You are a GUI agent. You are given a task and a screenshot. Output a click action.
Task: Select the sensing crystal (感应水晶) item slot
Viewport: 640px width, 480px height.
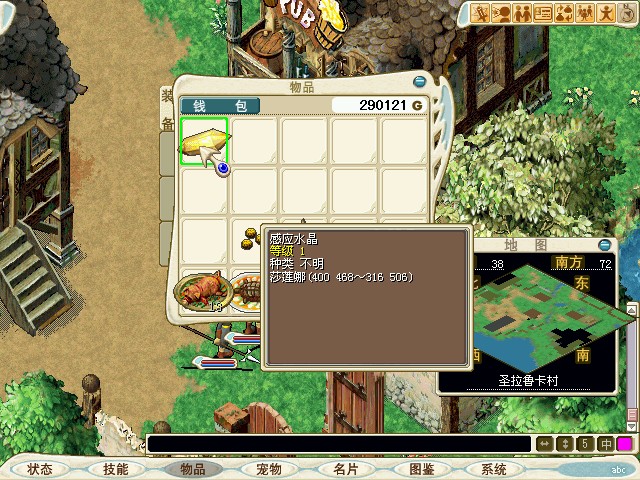[x=204, y=139]
